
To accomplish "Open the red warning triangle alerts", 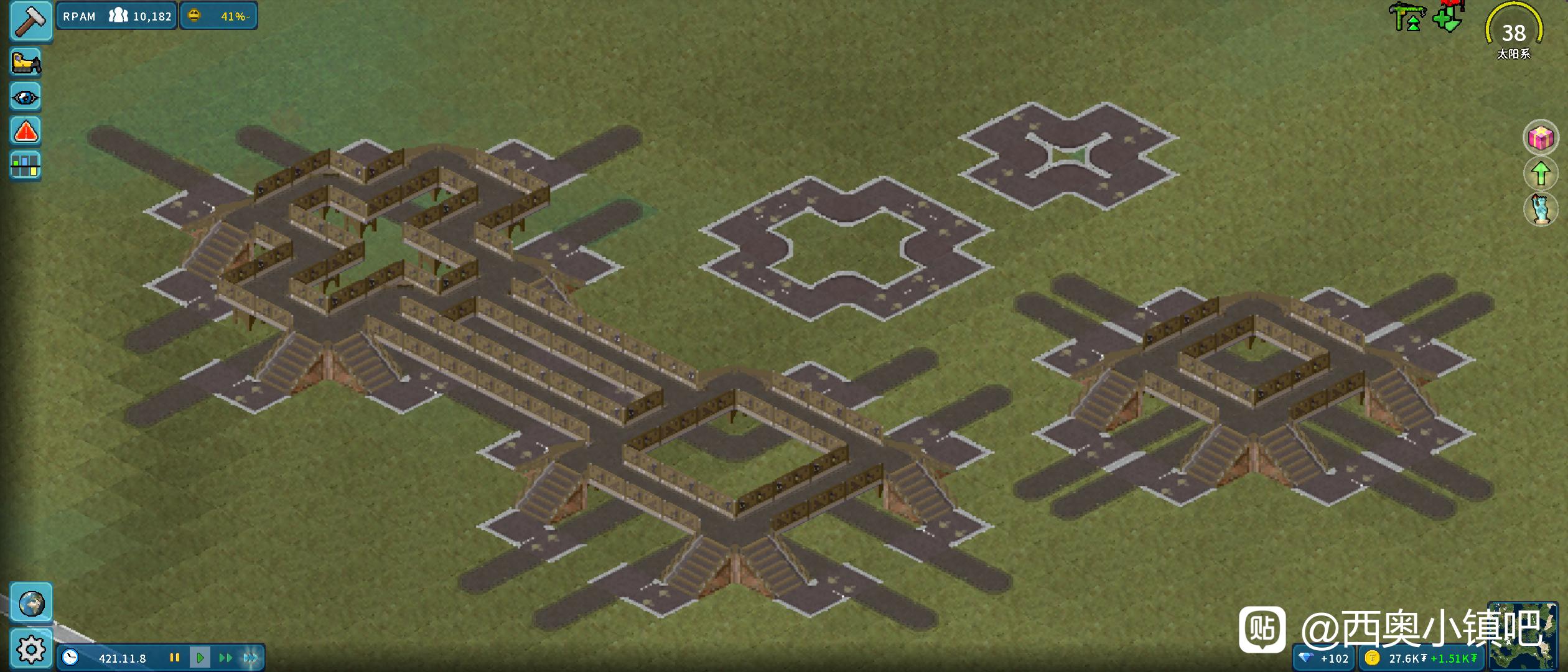I will point(26,132).
